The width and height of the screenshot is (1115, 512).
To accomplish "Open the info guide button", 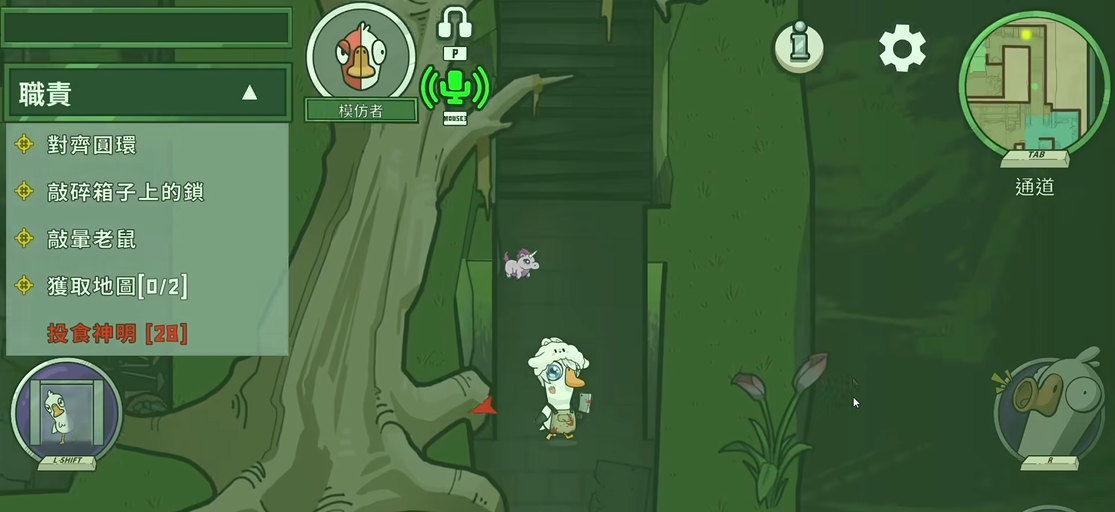I will (799, 47).
